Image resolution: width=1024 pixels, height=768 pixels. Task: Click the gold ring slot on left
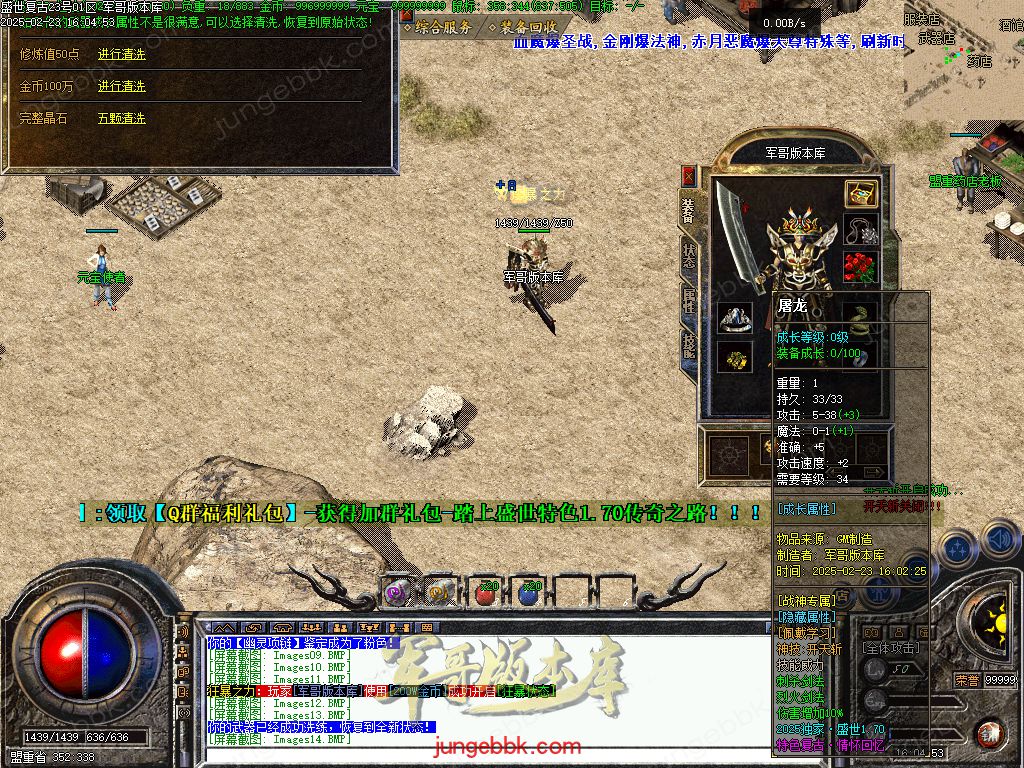click(735, 358)
